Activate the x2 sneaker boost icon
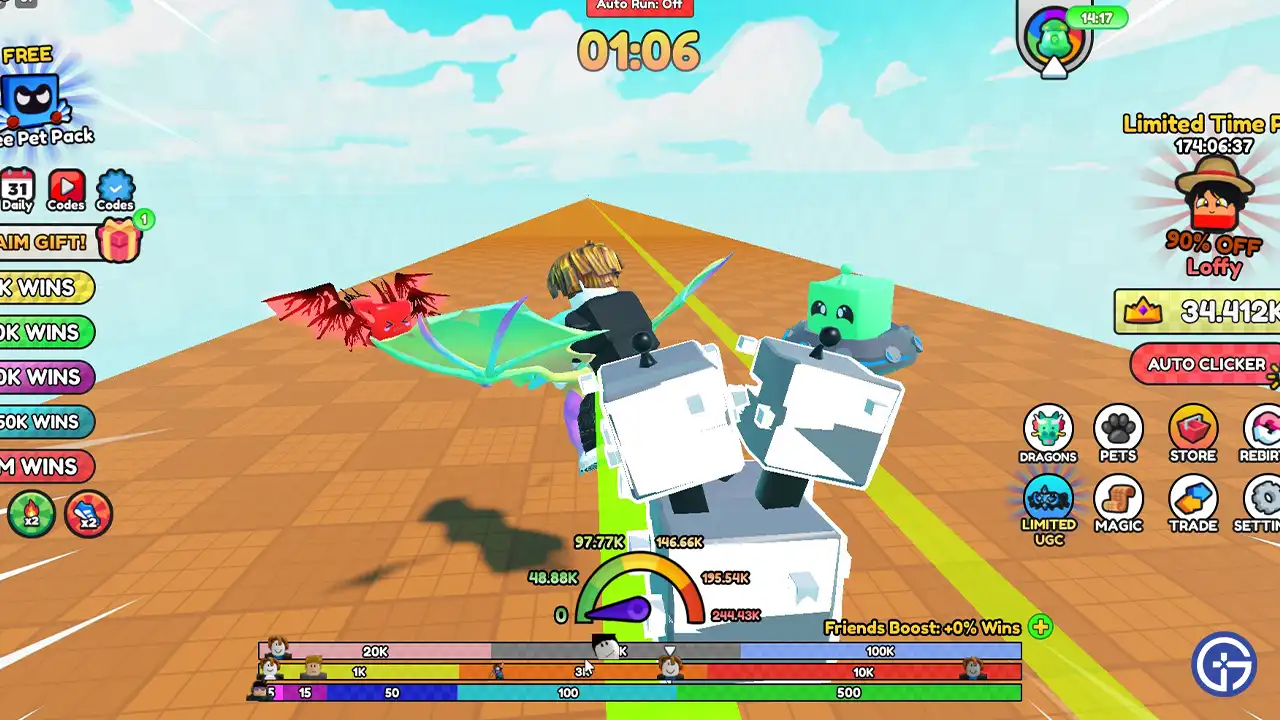 88,514
